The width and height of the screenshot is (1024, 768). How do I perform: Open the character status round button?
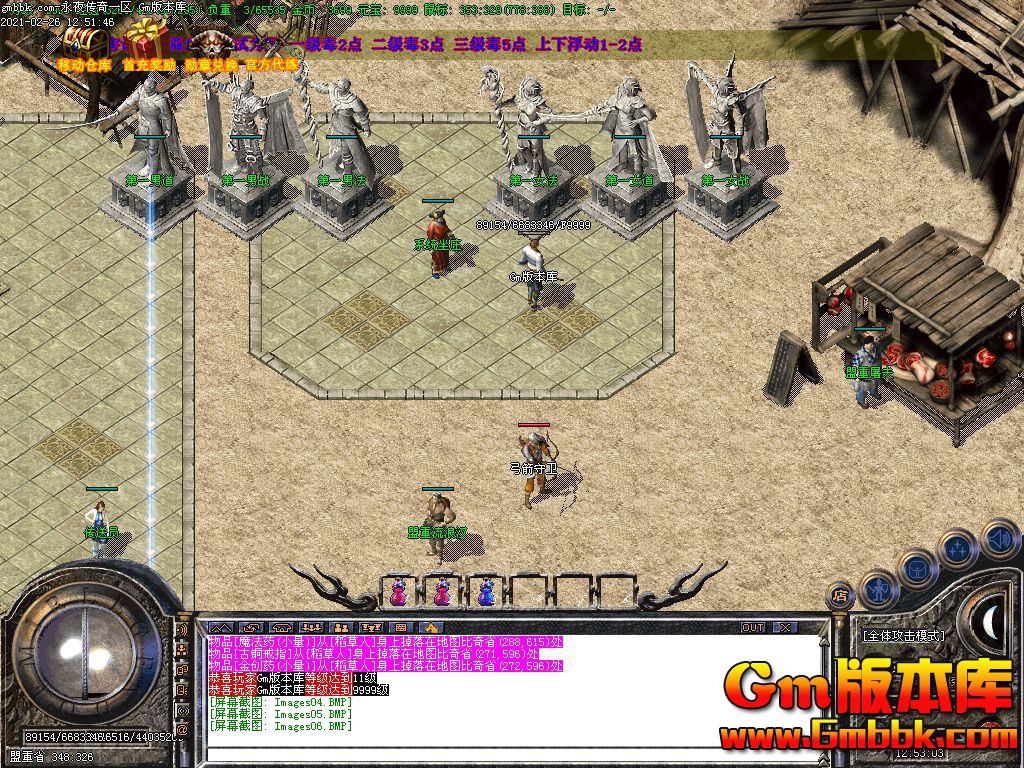877,590
